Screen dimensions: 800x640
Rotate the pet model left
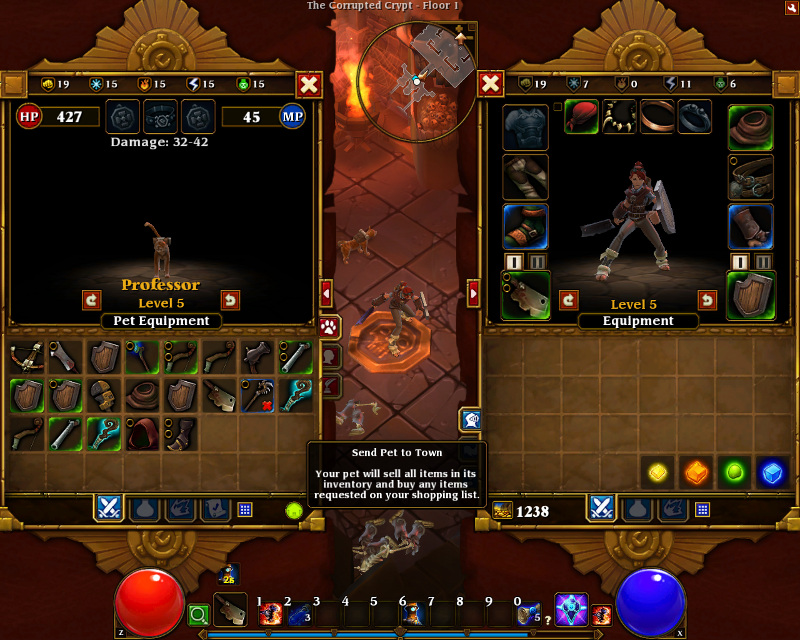(x=92, y=300)
